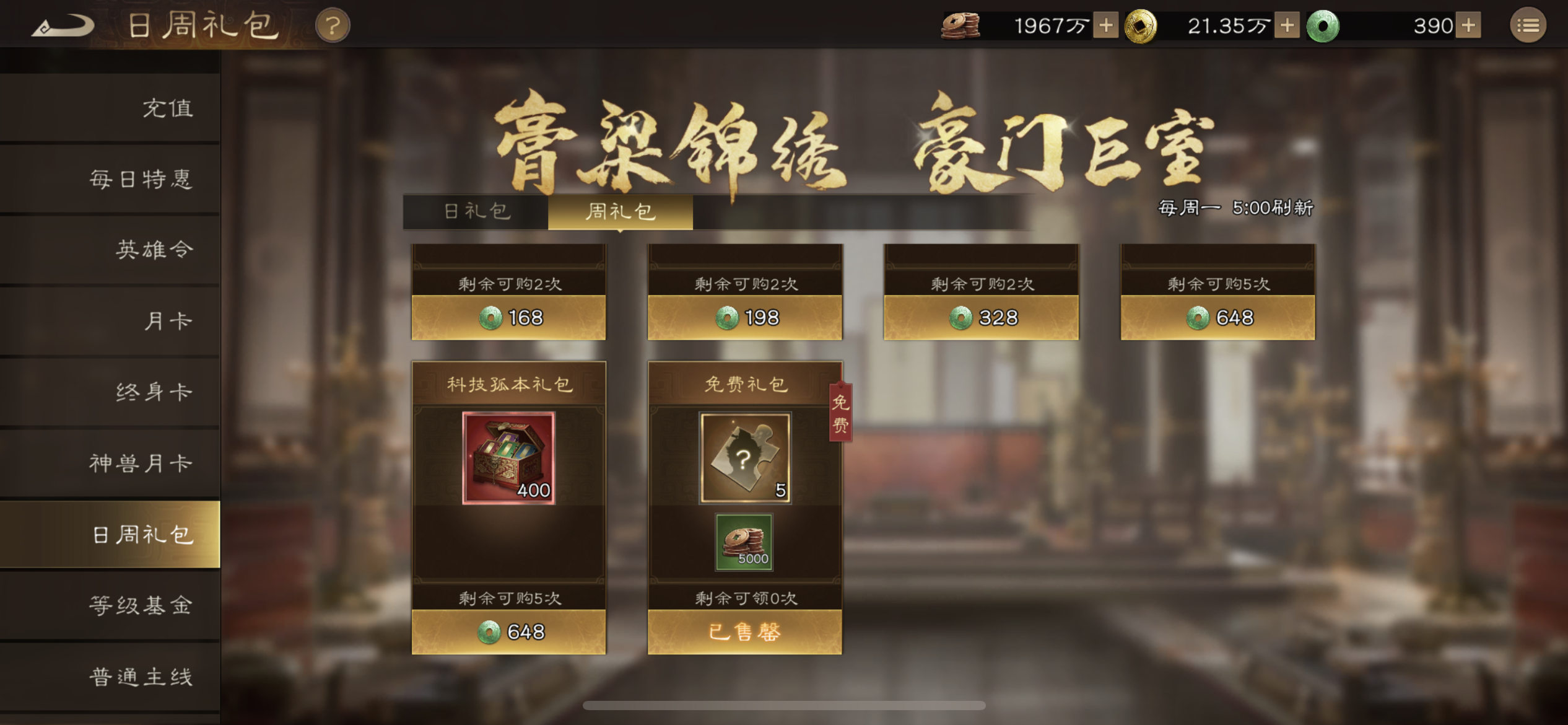
Task: Open the help question mark icon
Action: coord(332,25)
